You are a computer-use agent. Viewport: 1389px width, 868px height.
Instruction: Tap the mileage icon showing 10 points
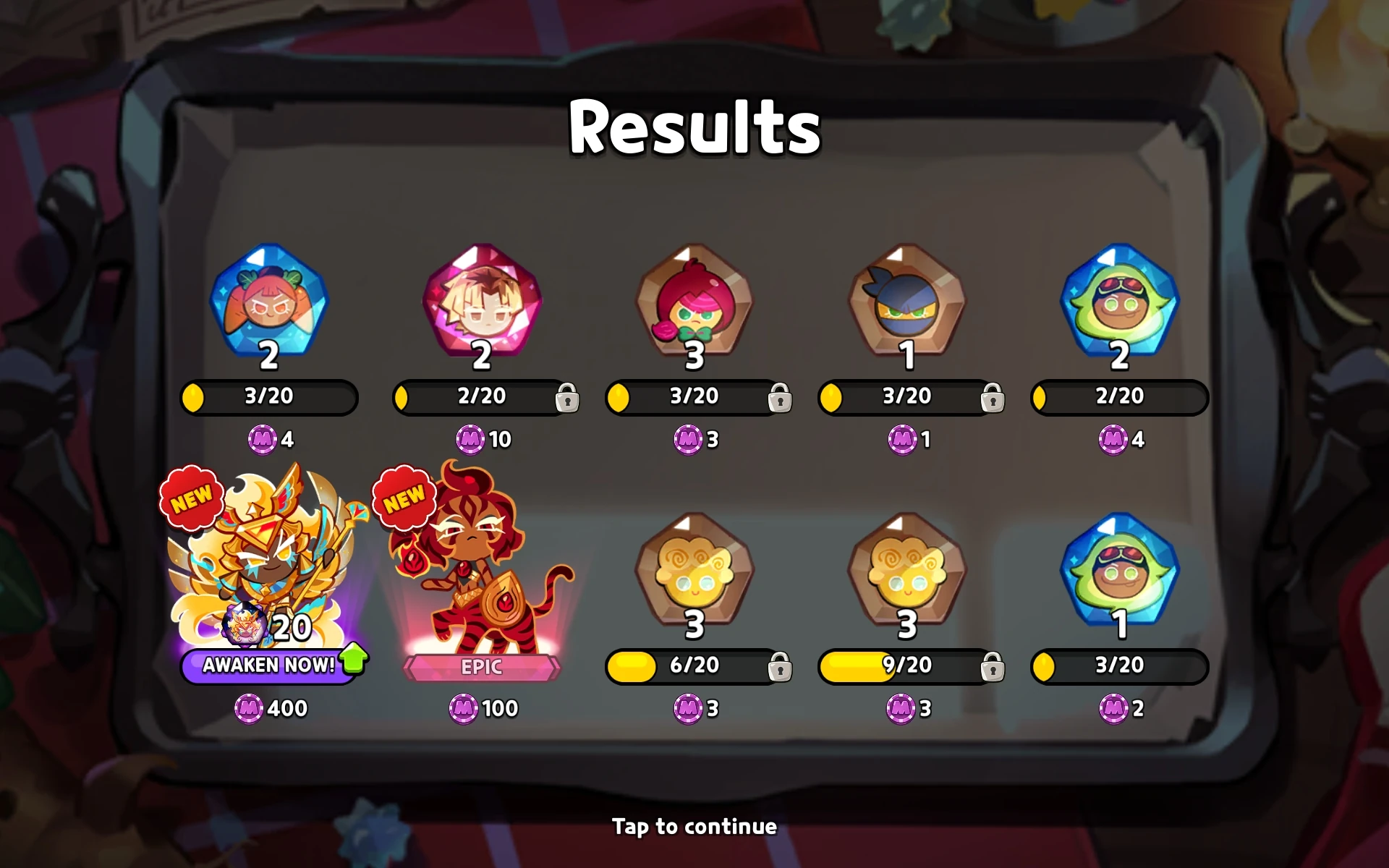[472, 440]
